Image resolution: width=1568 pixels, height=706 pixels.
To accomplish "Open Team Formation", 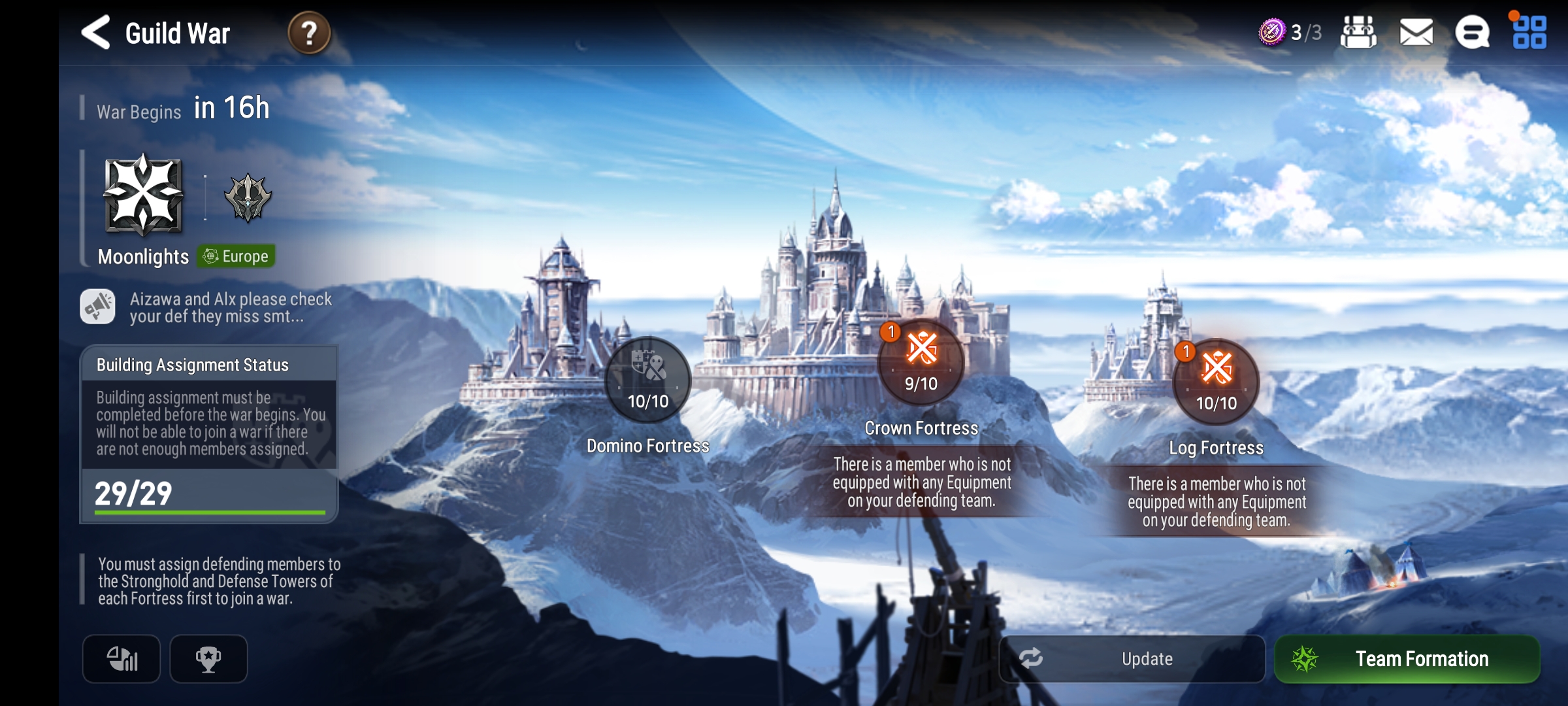I will click(x=1407, y=659).
